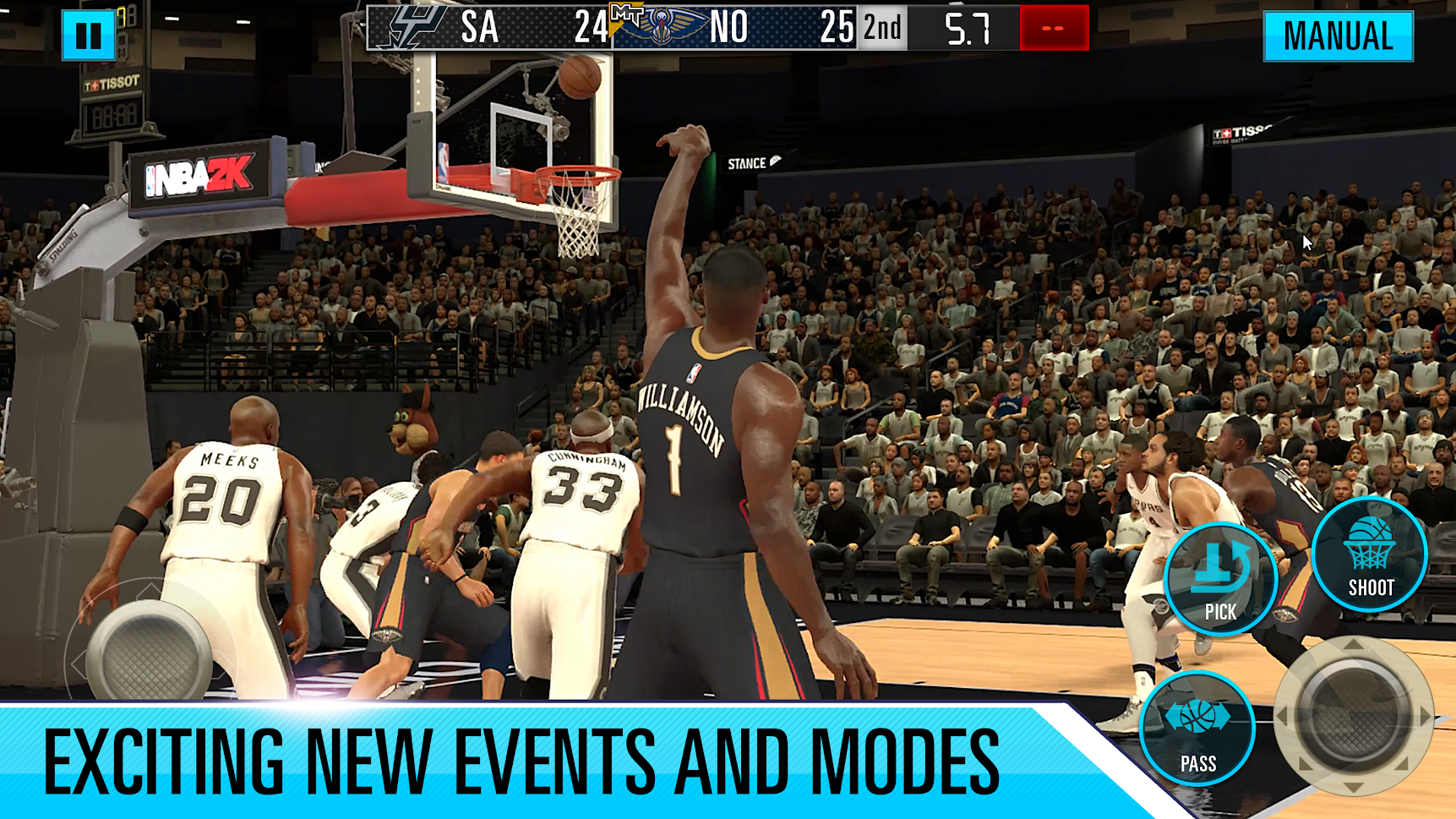The height and width of the screenshot is (819, 1456).
Task: Tap the Pause icon in top left corner
Action: 90,35
